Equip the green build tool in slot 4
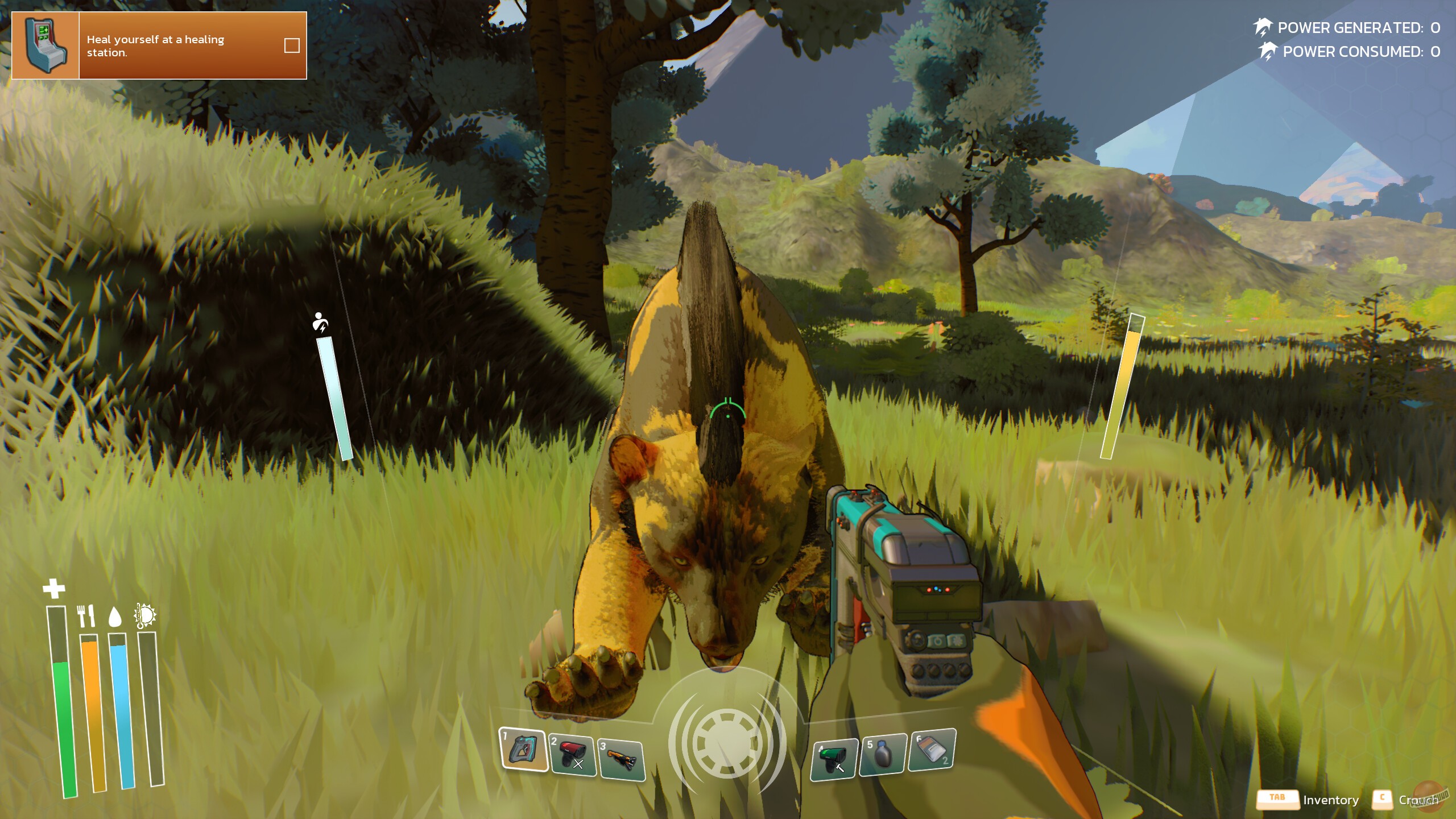Image resolution: width=1456 pixels, height=819 pixels. pos(834,759)
